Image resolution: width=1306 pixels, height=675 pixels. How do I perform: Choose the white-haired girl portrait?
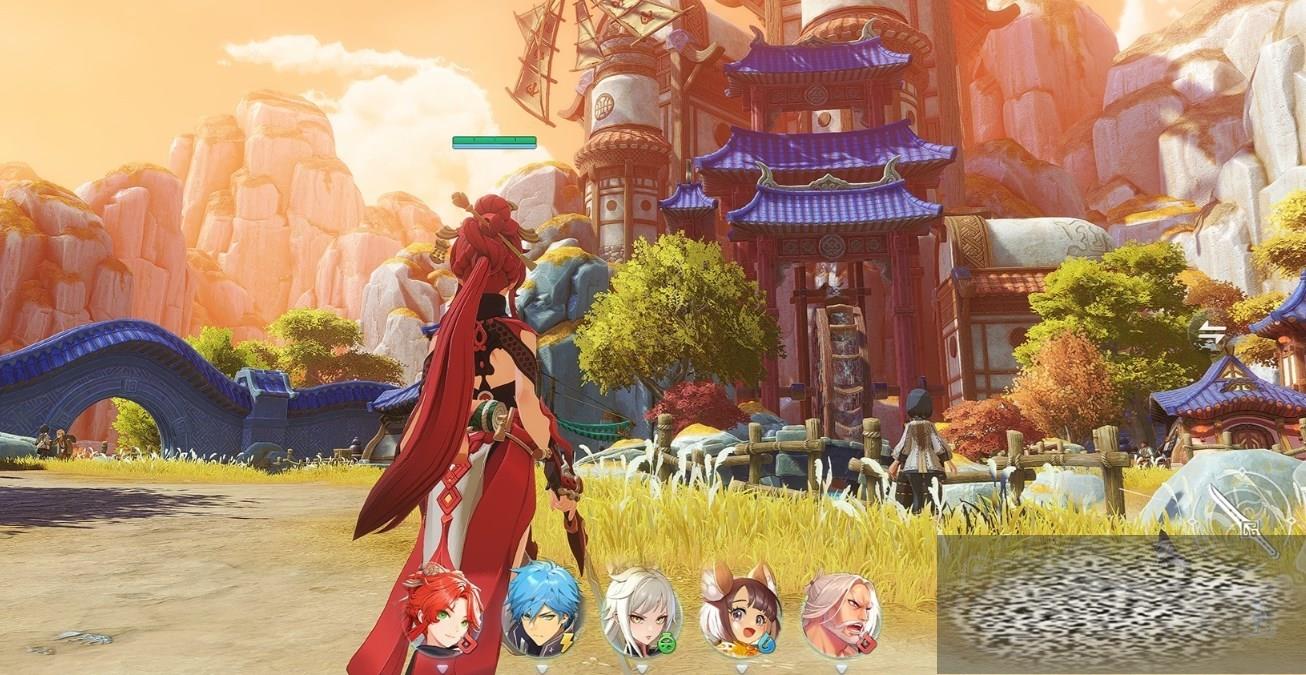[x=641, y=610]
